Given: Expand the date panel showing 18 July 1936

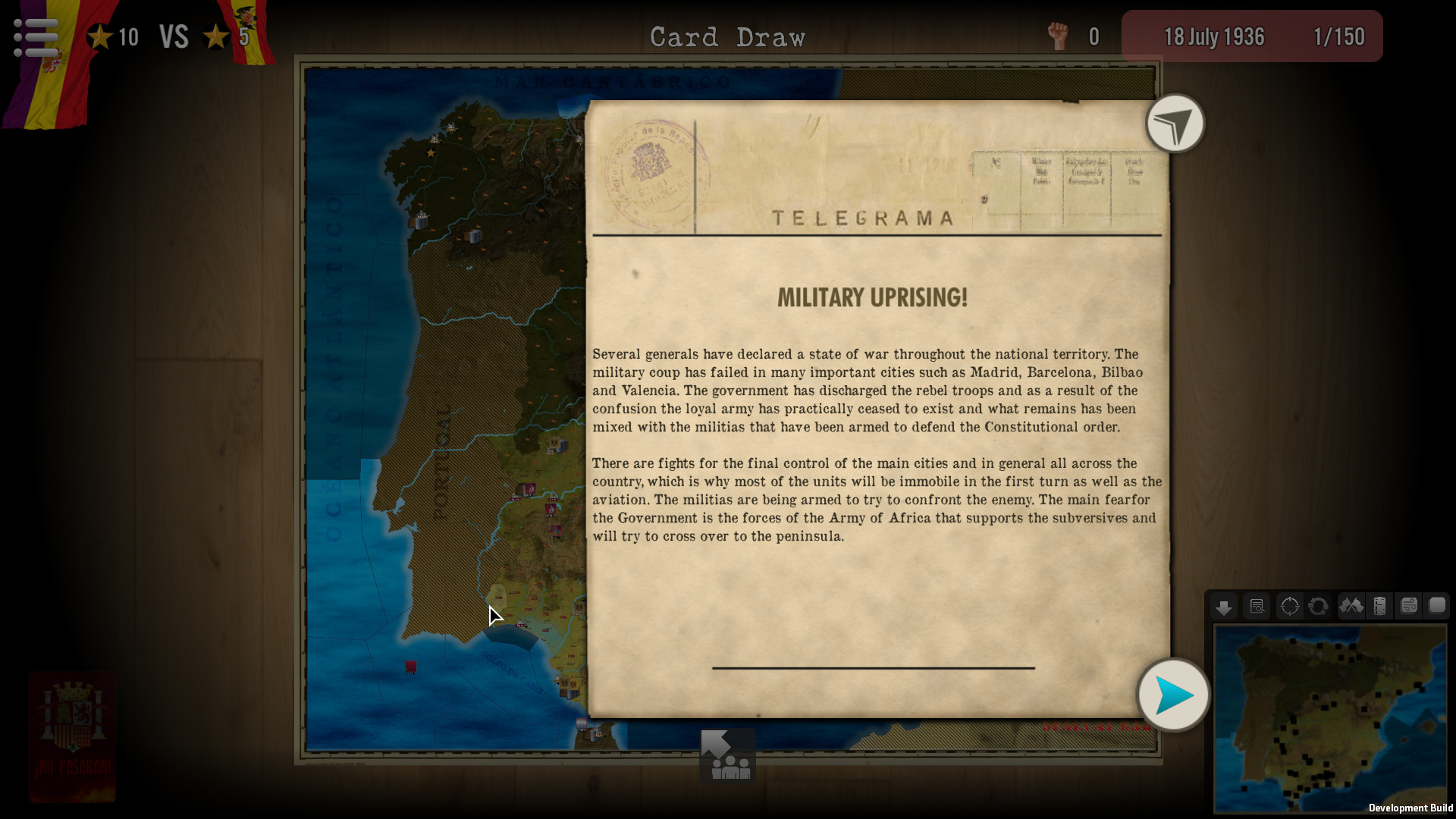Looking at the screenshot, I should tap(1214, 36).
